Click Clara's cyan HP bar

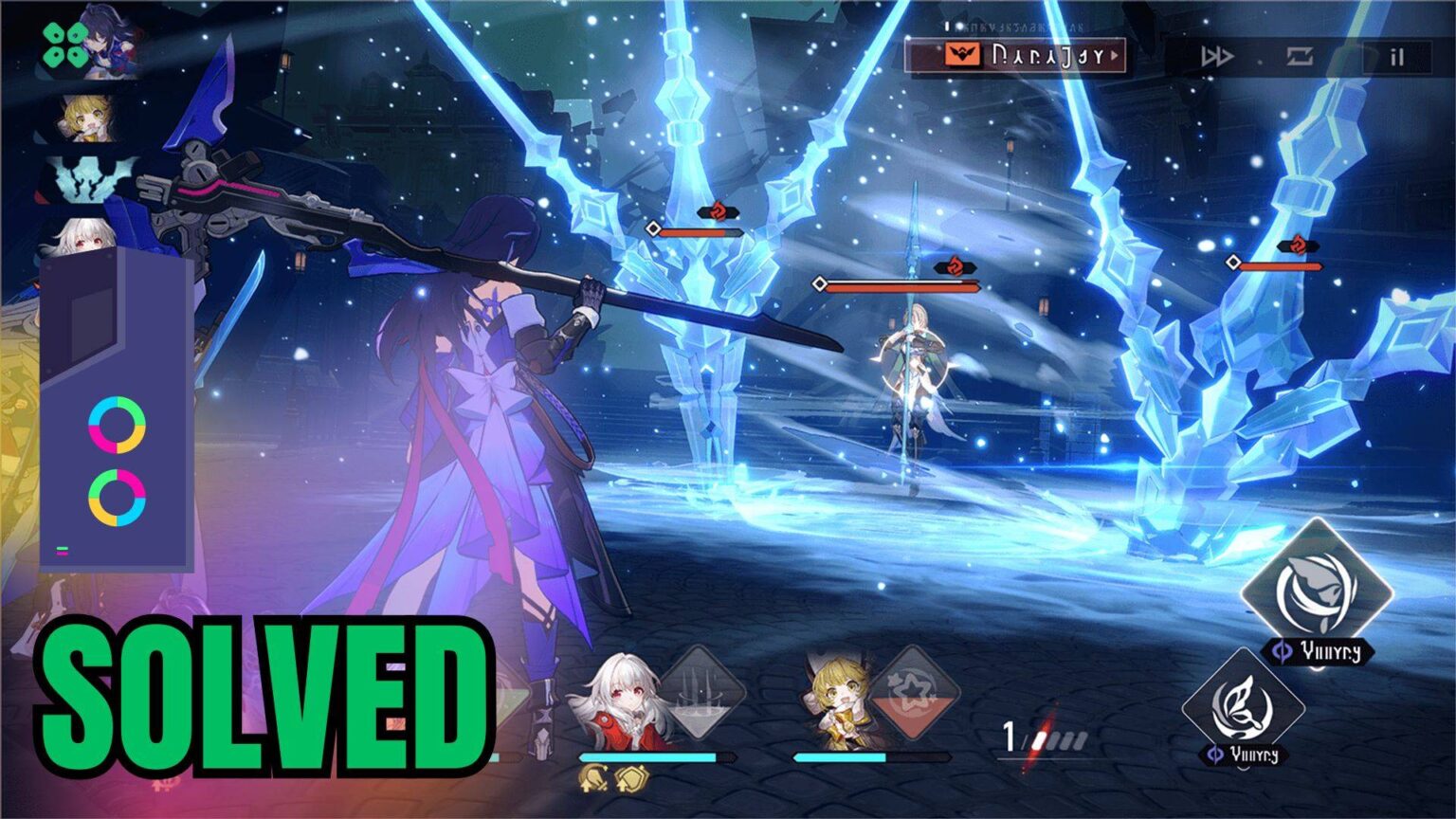(x=654, y=755)
